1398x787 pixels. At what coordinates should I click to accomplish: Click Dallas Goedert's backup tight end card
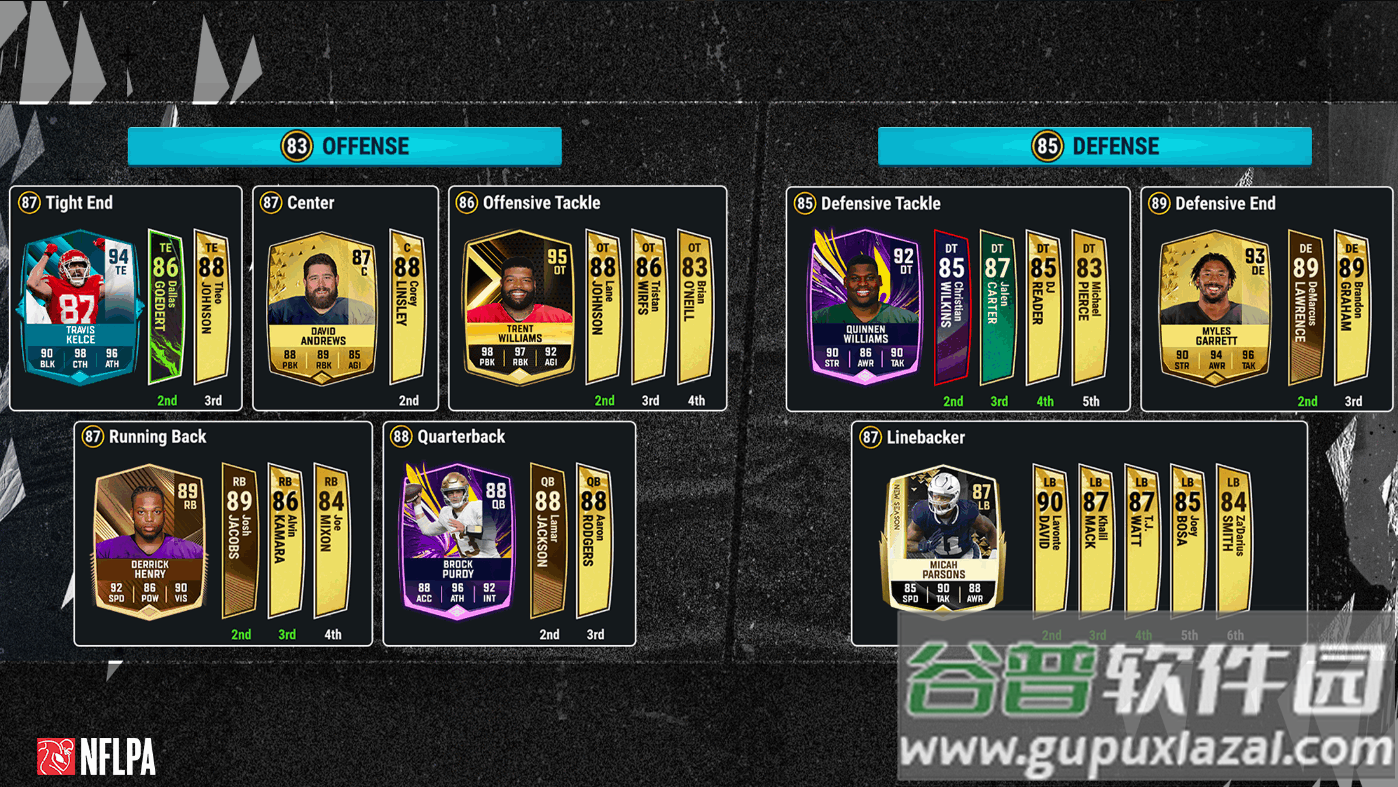tap(166, 307)
